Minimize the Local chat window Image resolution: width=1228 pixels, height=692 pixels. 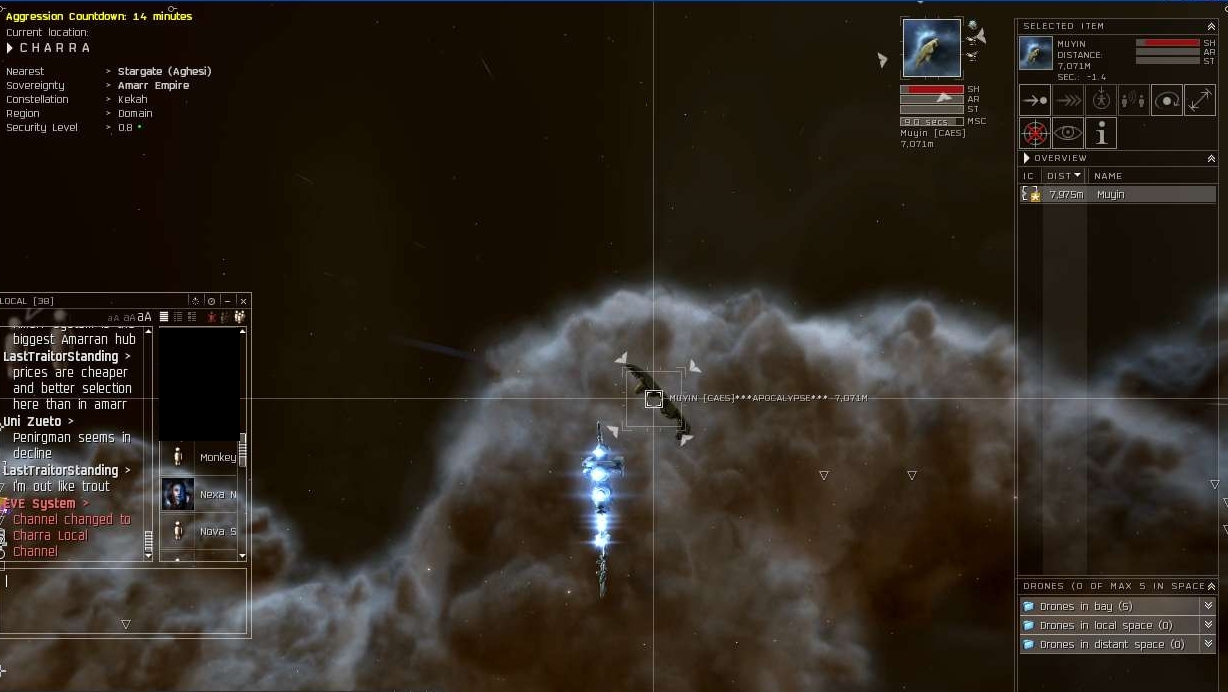pyautogui.click(x=227, y=301)
